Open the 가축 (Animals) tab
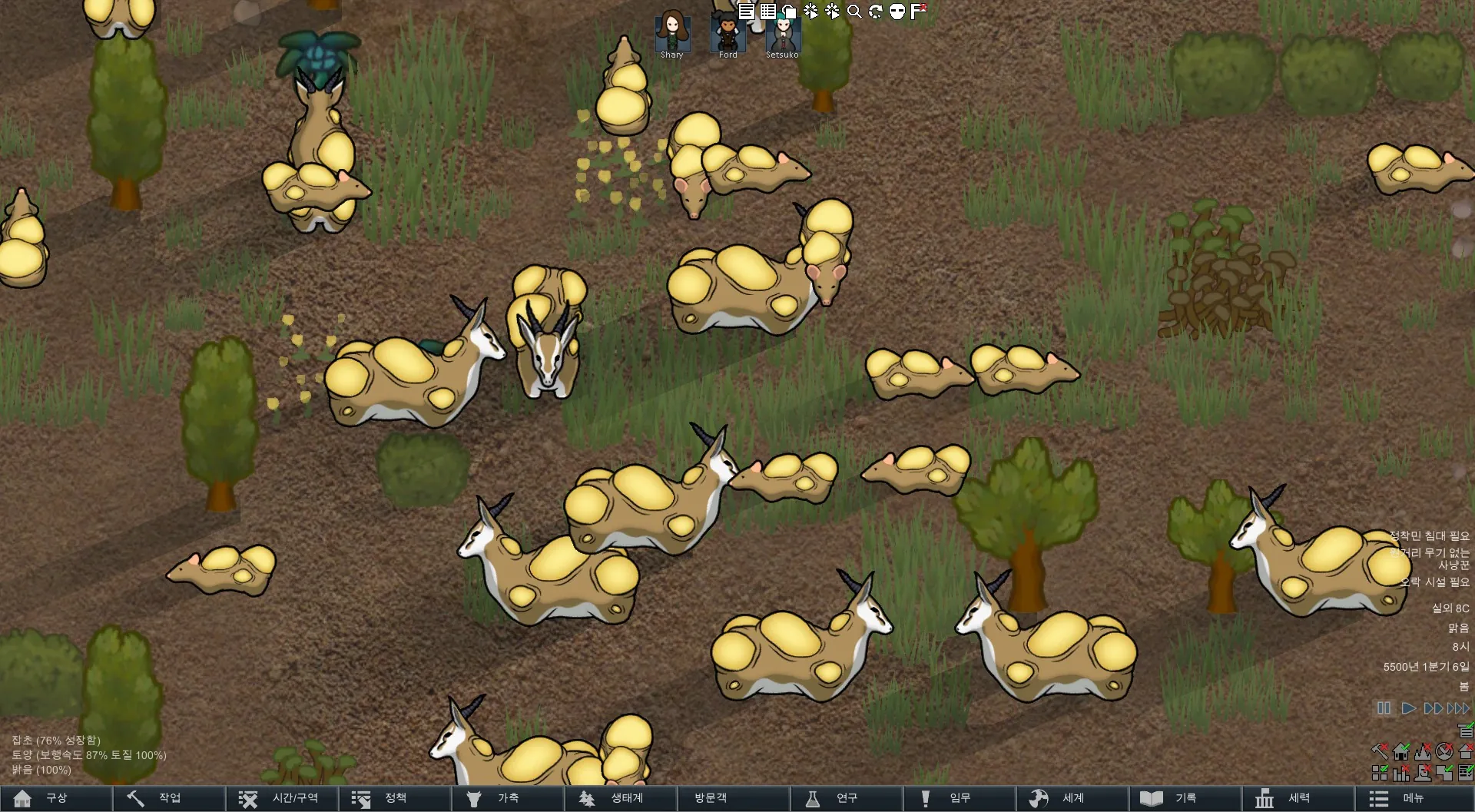This screenshot has width=1475, height=812. tap(507, 798)
